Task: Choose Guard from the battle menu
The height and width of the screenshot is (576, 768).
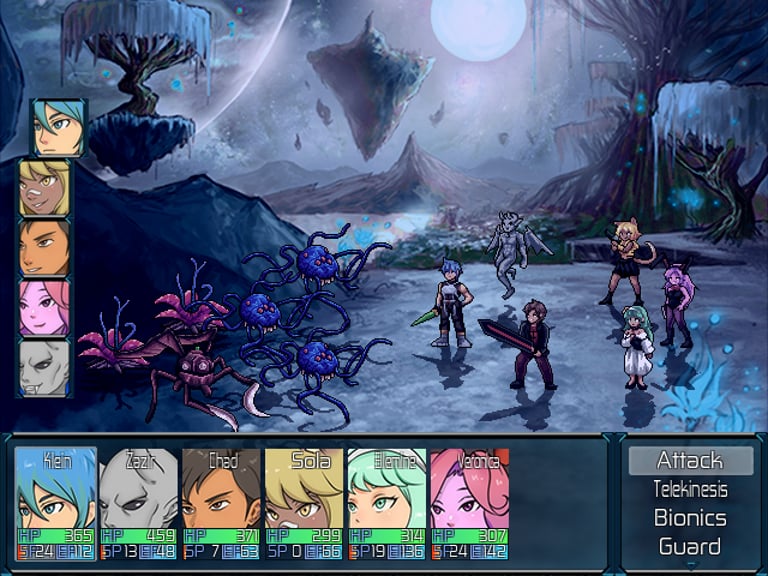Action: [690, 546]
